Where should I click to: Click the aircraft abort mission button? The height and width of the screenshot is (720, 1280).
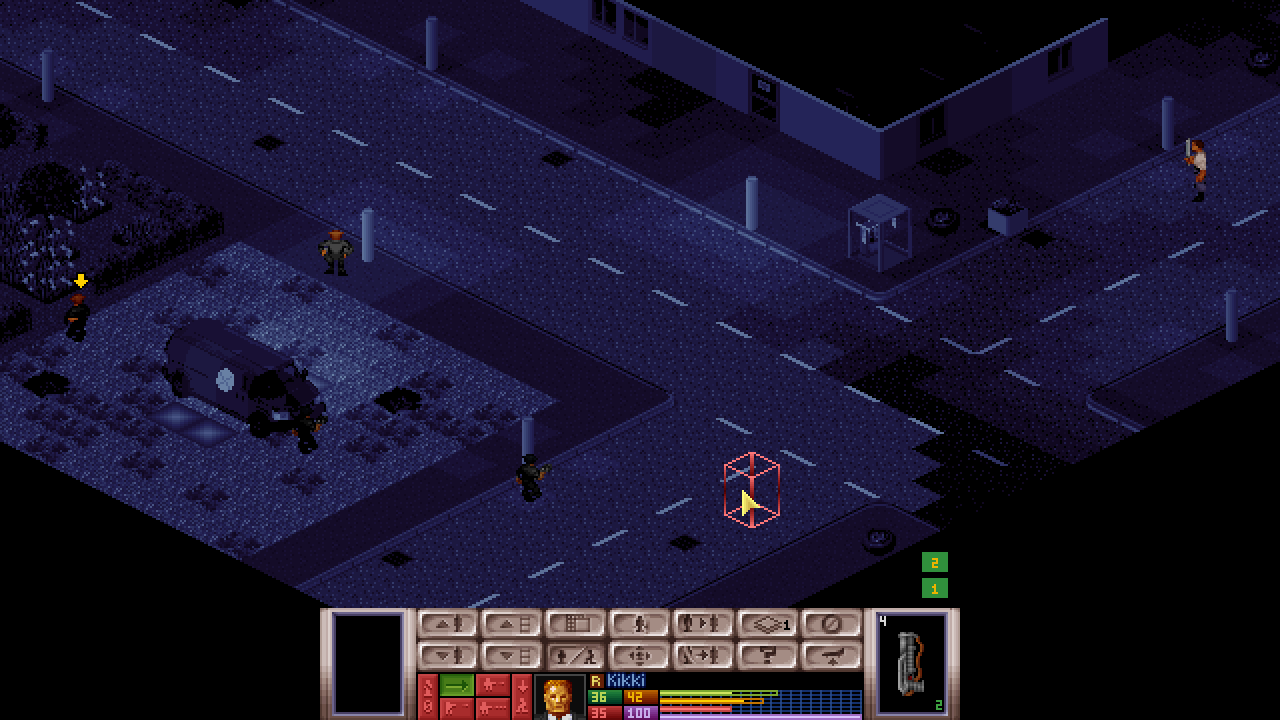832,656
